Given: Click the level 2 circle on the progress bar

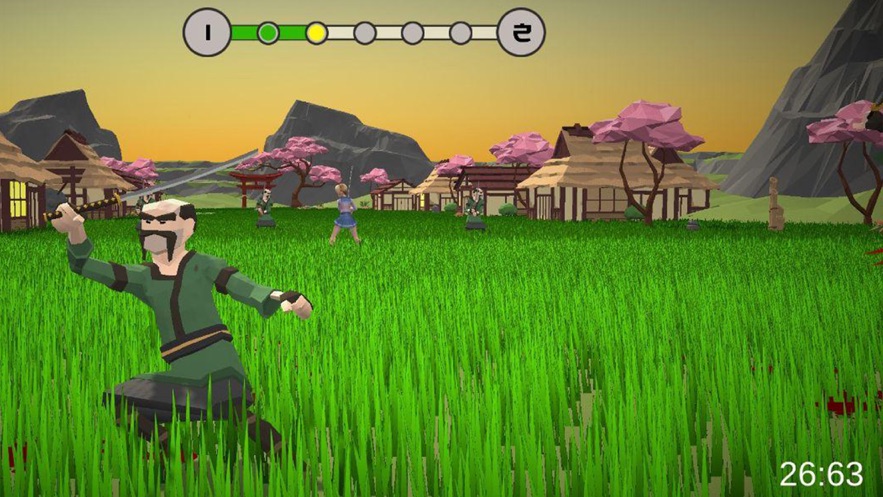Looking at the screenshot, I should point(521,32).
